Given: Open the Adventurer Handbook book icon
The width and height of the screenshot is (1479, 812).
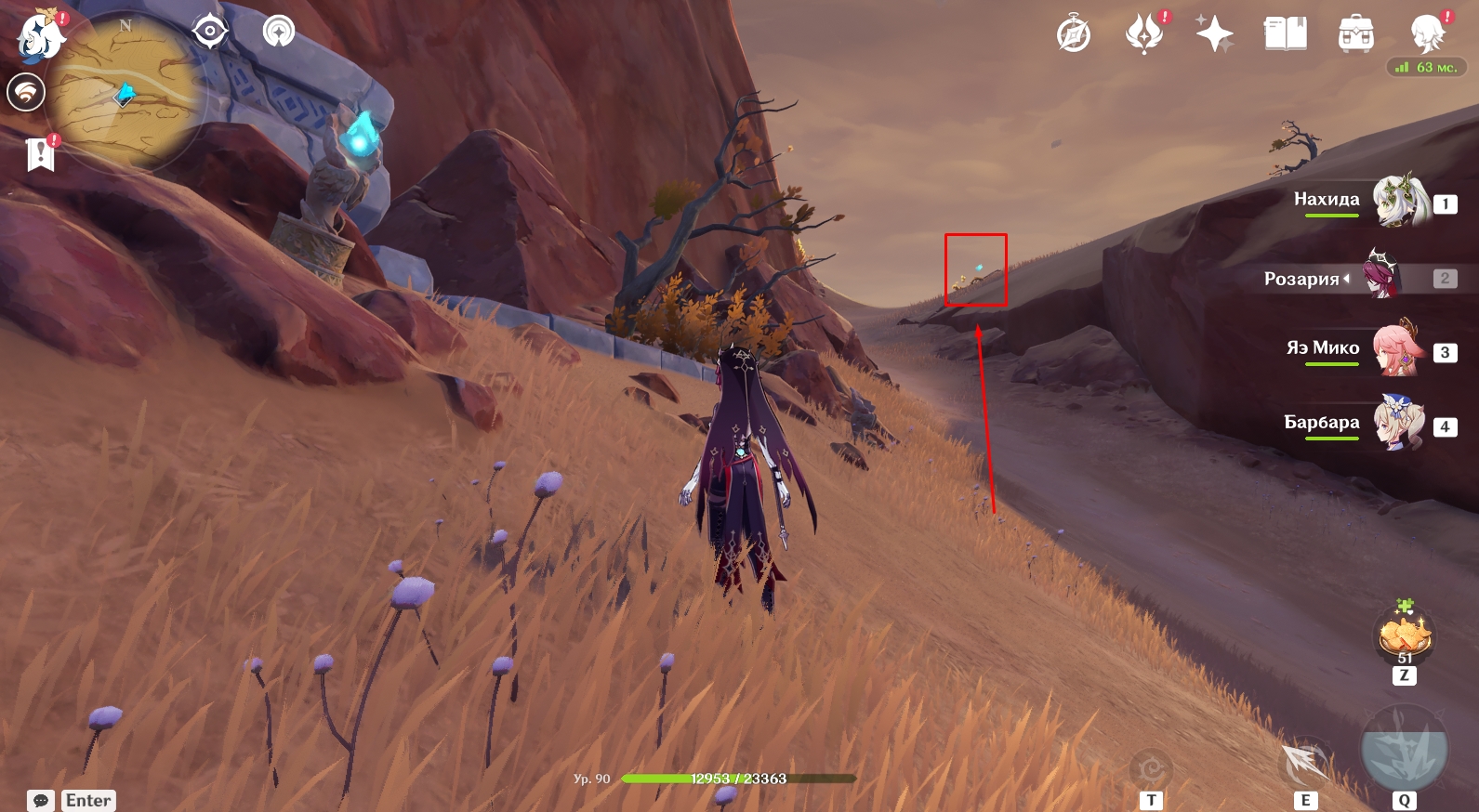Looking at the screenshot, I should pos(1285,34).
